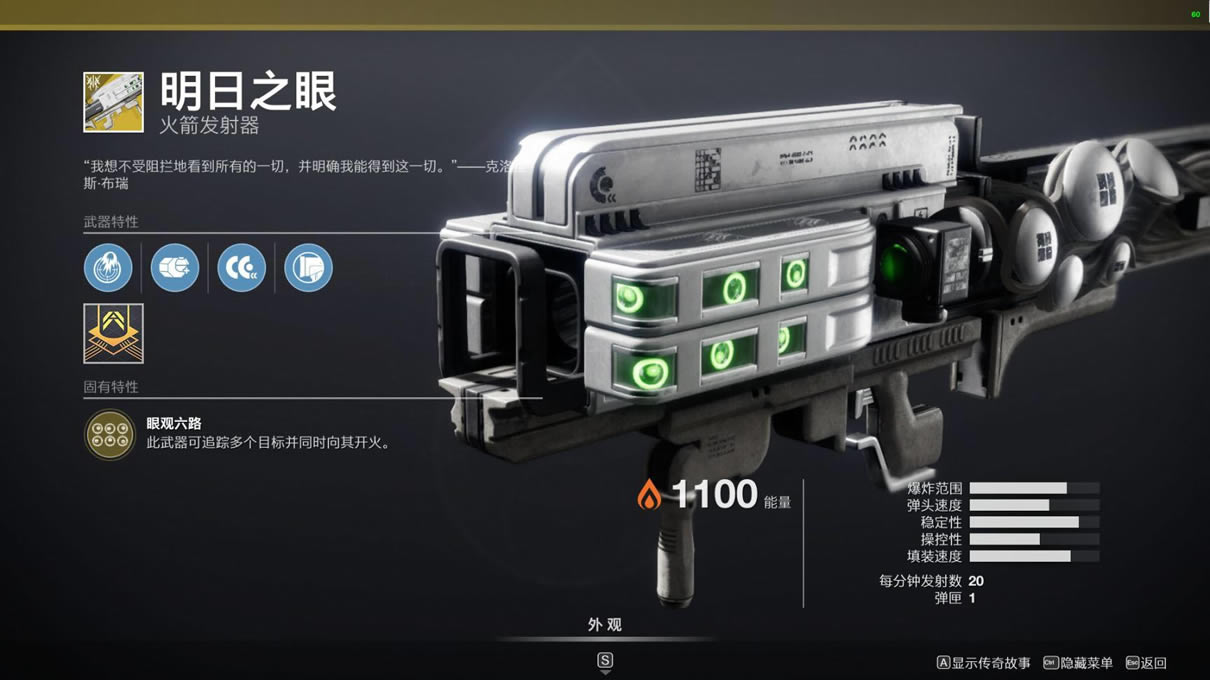Inspect the launcher-frame stock perk icon
Image resolution: width=1210 pixels, height=680 pixels.
[308, 268]
